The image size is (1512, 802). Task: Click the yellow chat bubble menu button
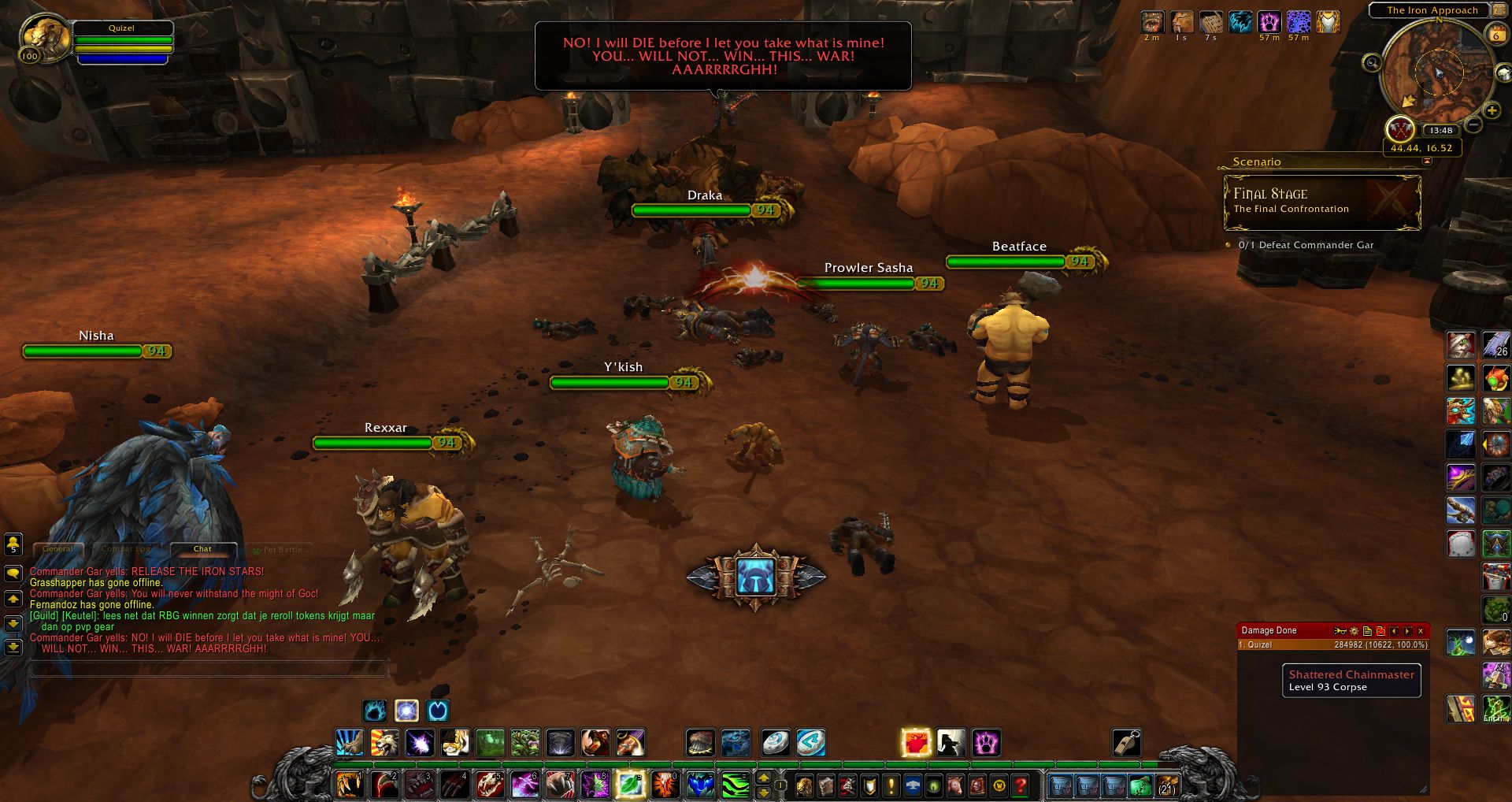click(x=13, y=574)
